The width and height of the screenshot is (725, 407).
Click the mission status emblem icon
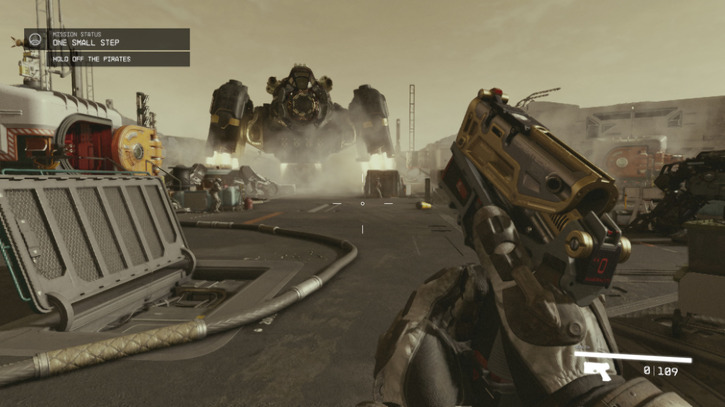[x=34, y=39]
